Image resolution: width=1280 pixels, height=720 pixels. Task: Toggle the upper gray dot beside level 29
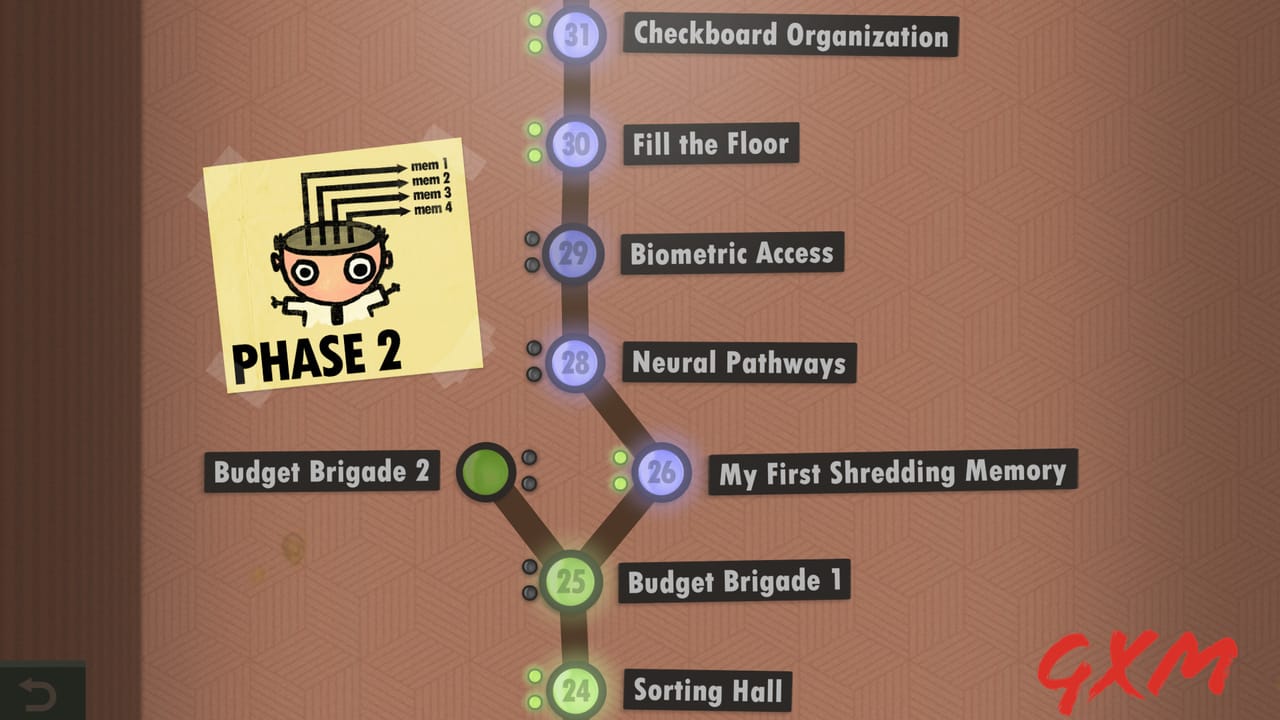tap(530, 240)
